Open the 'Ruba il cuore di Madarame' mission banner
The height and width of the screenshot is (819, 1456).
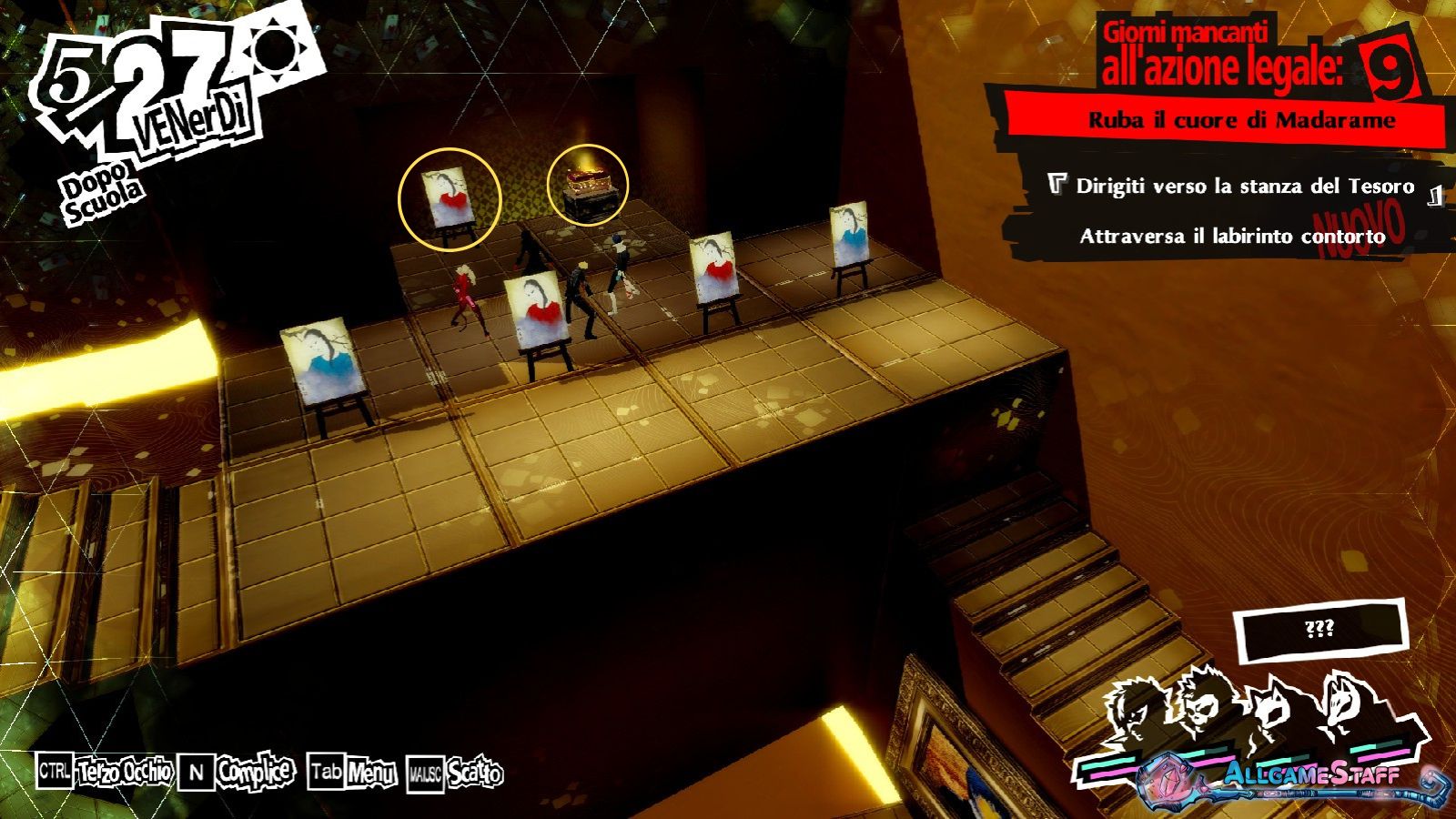click(1241, 120)
